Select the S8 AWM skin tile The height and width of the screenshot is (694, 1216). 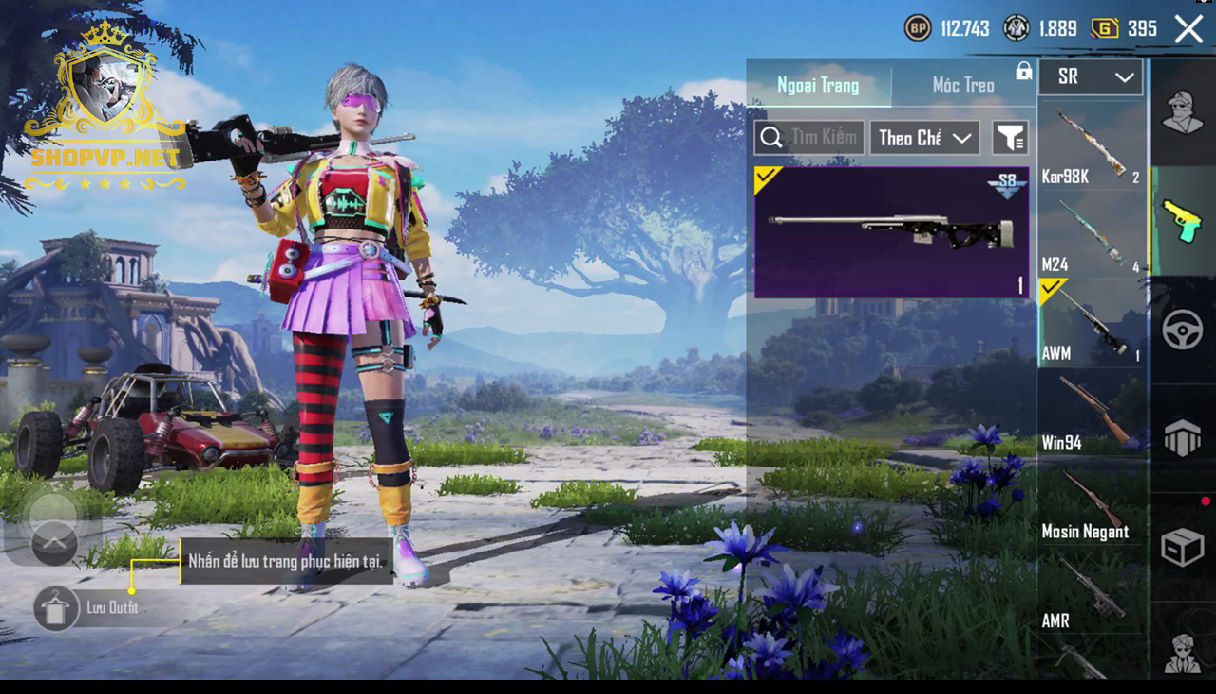891,232
